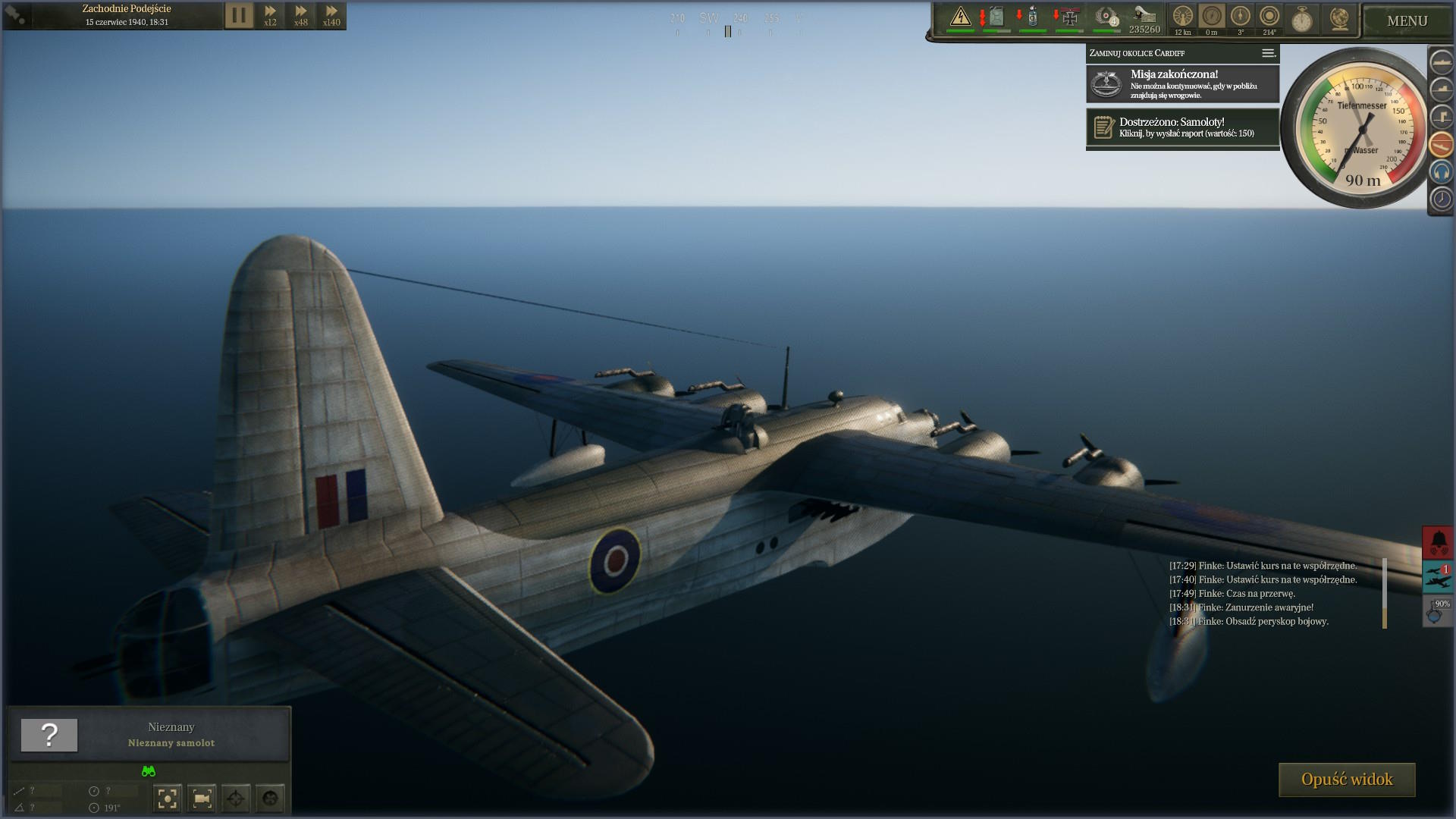The height and width of the screenshot is (819, 1456).
Task: Leave the view with Opuść widok
Action: coord(1347,780)
